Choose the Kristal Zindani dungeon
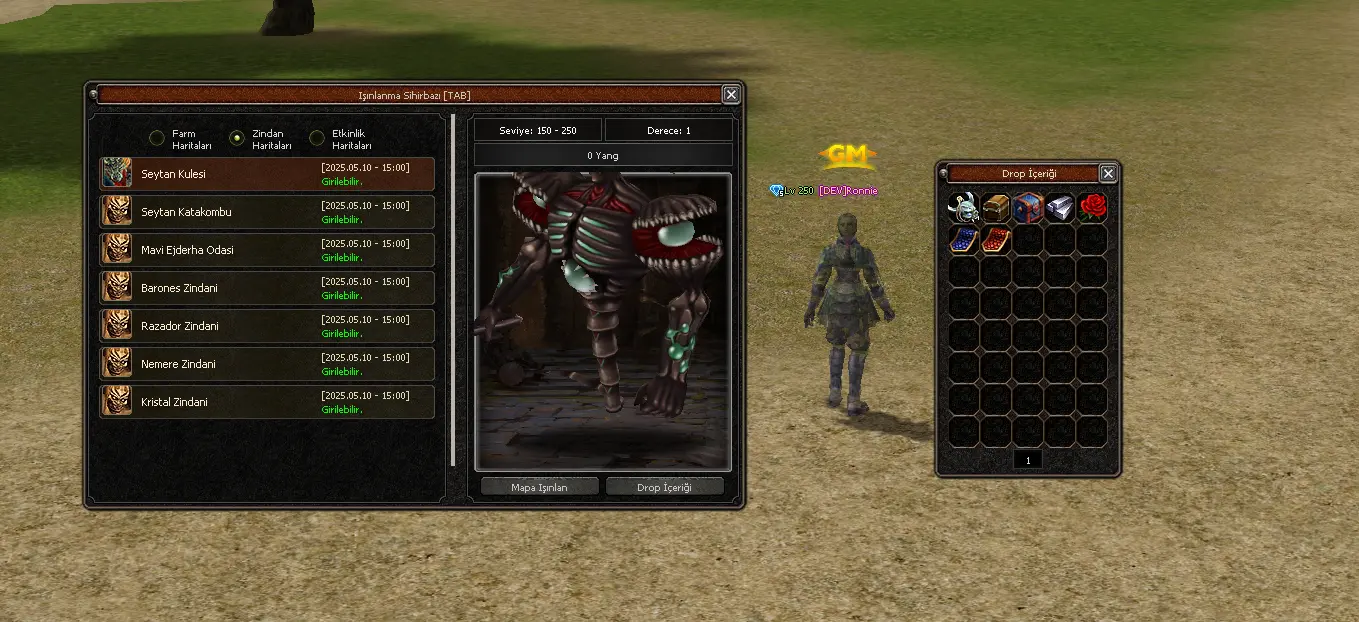The height and width of the screenshot is (622, 1359). [267, 402]
